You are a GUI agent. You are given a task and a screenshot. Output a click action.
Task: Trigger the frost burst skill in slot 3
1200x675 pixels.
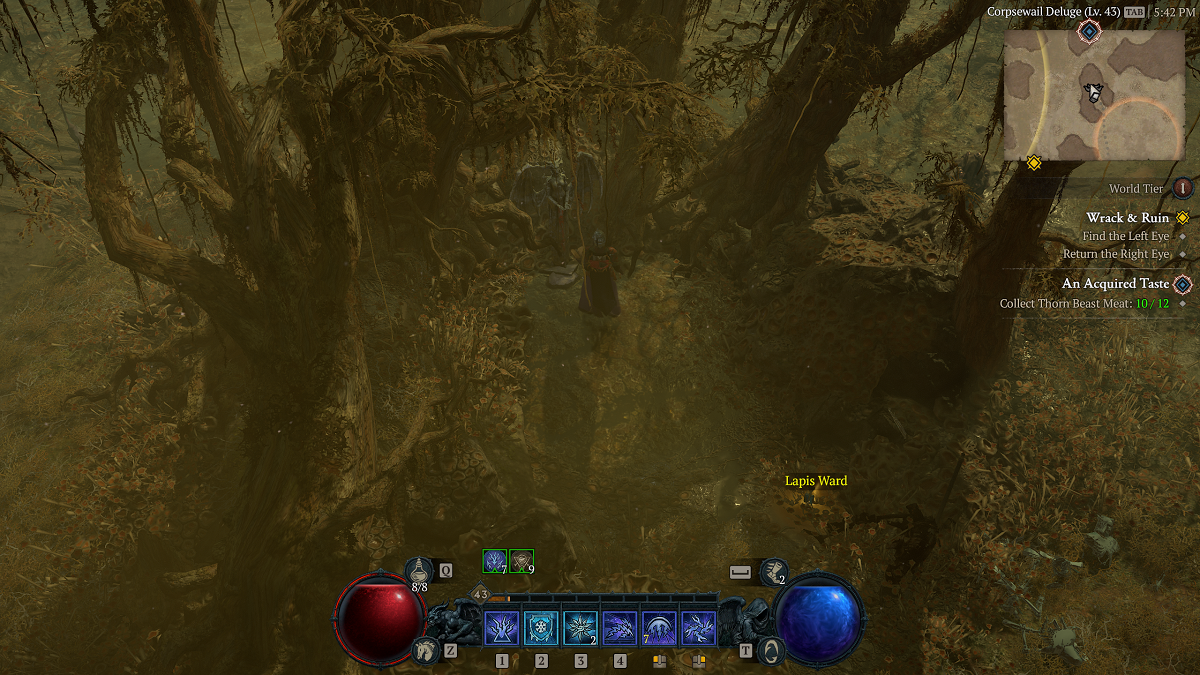(x=580, y=629)
